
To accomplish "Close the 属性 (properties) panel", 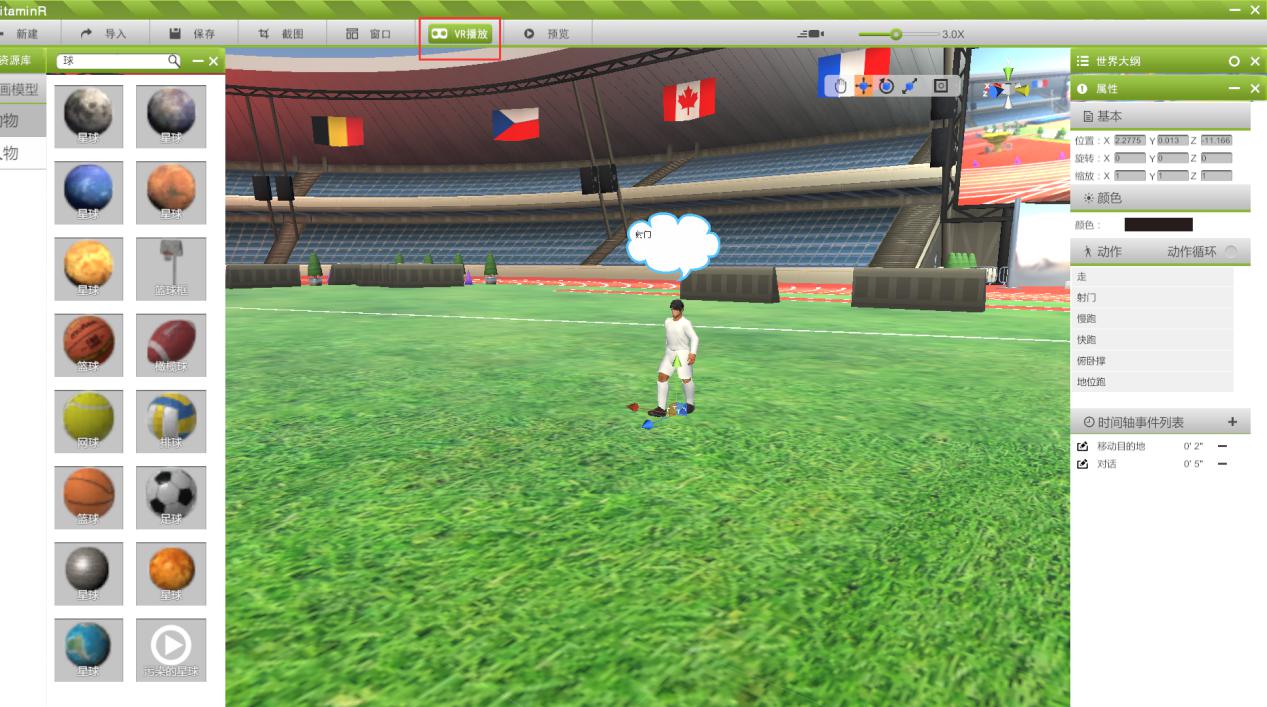I will [1256, 89].
